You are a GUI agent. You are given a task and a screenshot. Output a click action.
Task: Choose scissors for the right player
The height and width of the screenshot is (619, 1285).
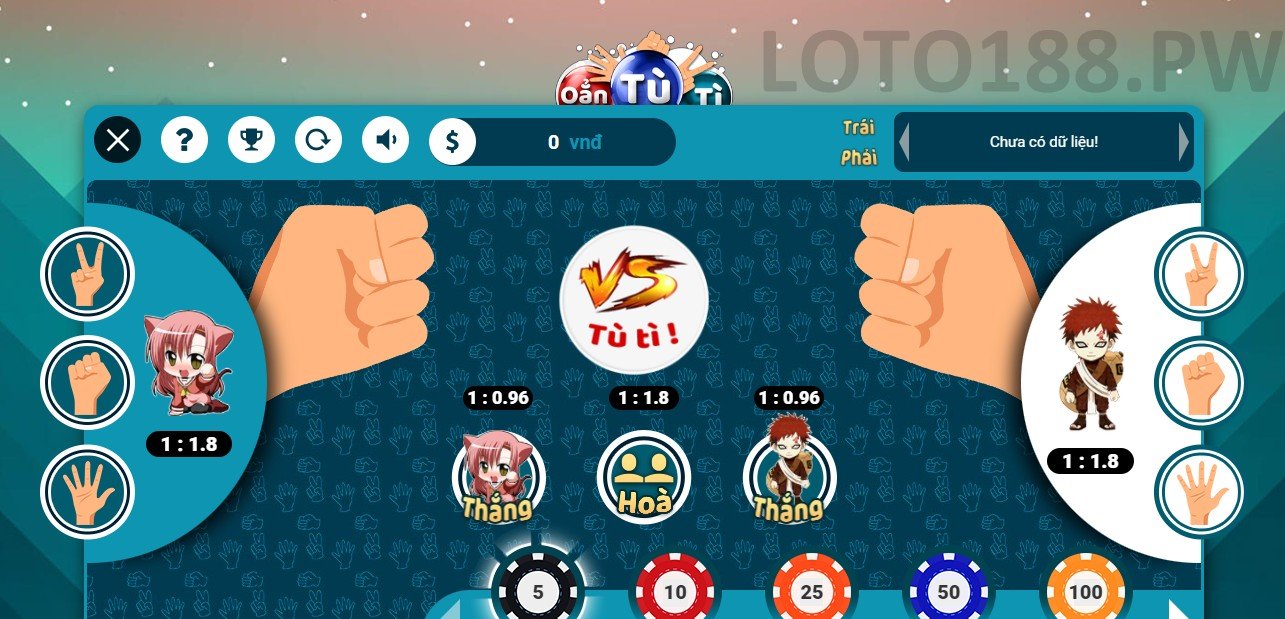click(x=1199, y=274)
